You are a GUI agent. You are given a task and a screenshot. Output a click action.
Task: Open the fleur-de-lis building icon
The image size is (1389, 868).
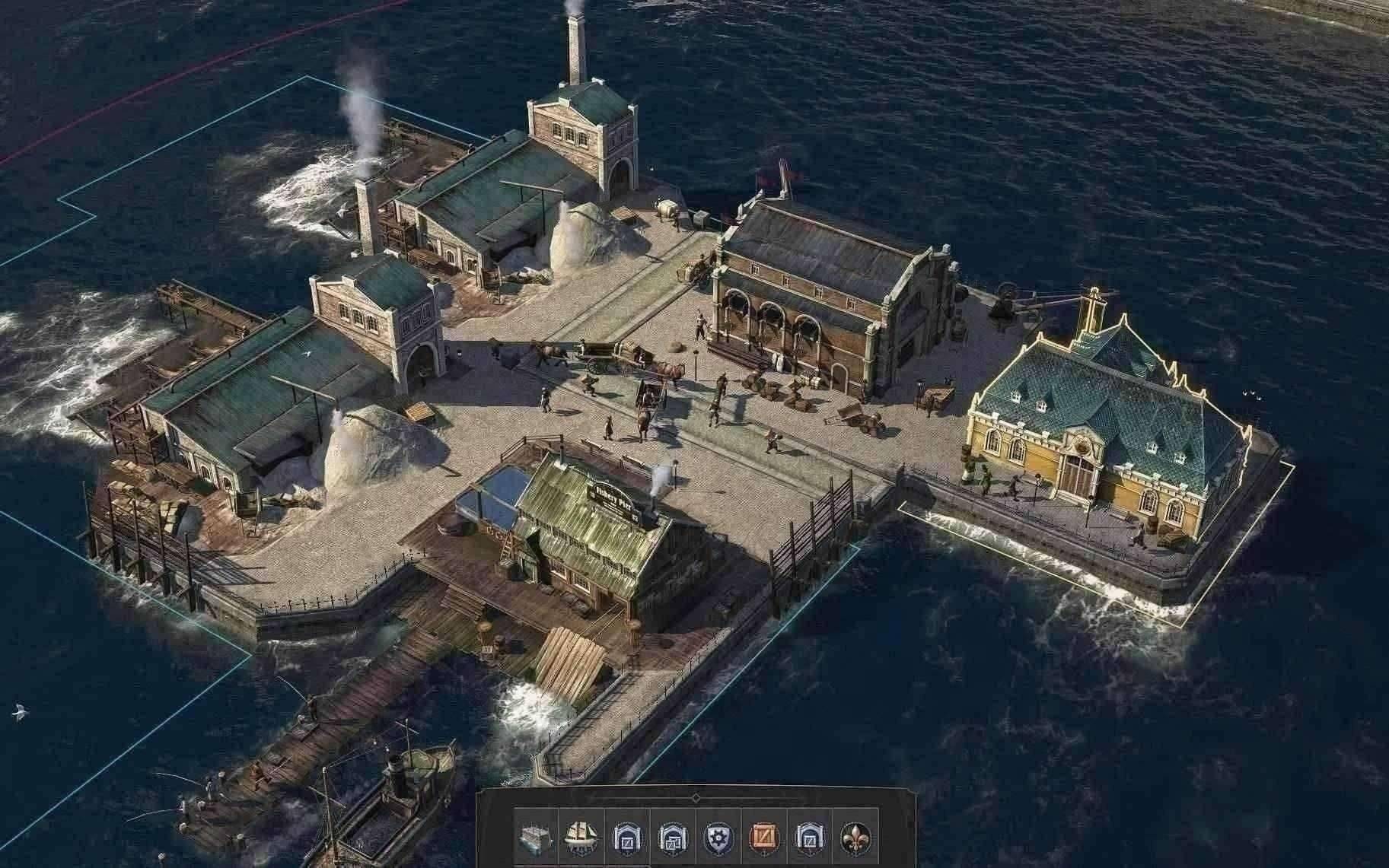click(856, 838)
